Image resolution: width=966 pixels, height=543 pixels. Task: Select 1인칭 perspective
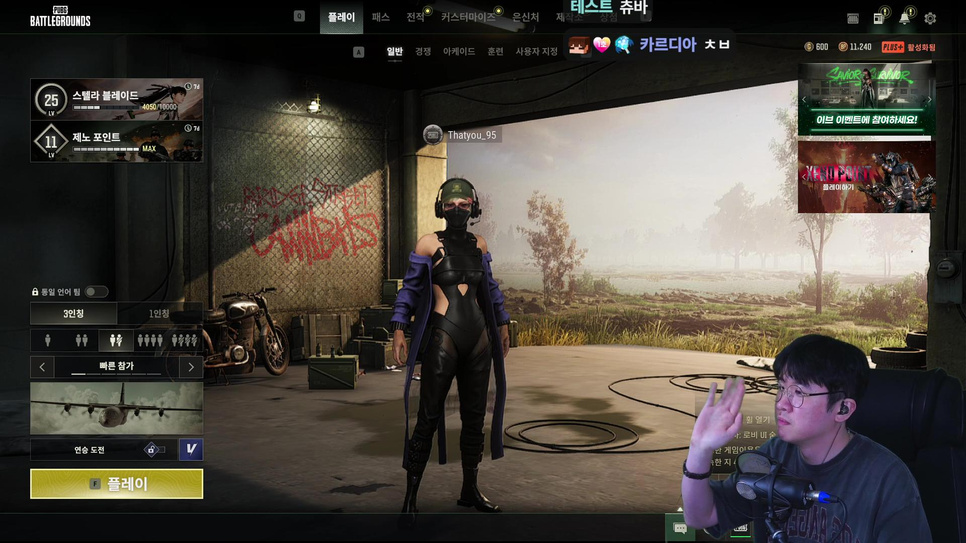pos(159,314)
